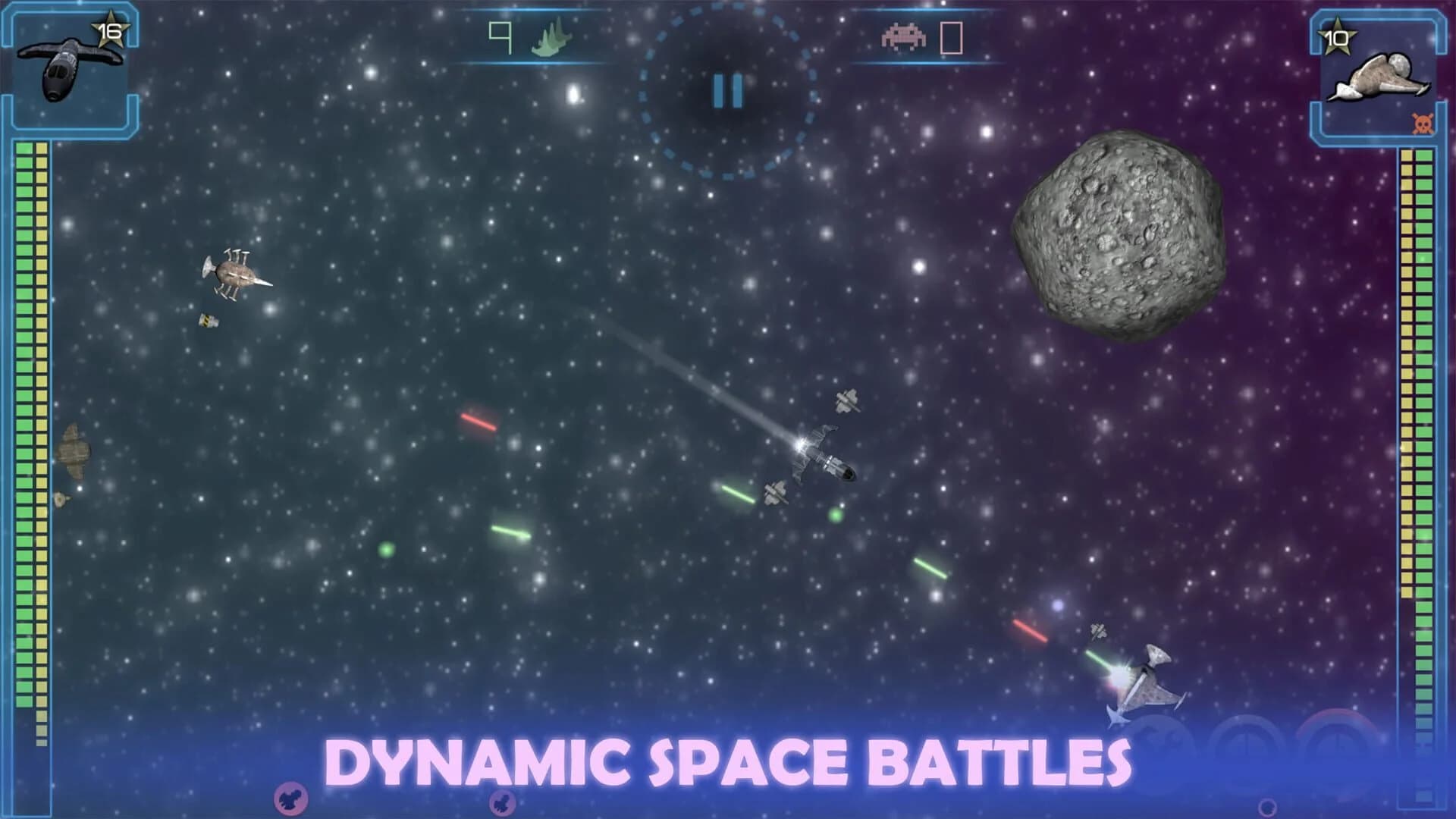This screenshot has width=1456, height=819.
Task: Pause the space battle
Action: pyautogui.click(x=727, y=92)
